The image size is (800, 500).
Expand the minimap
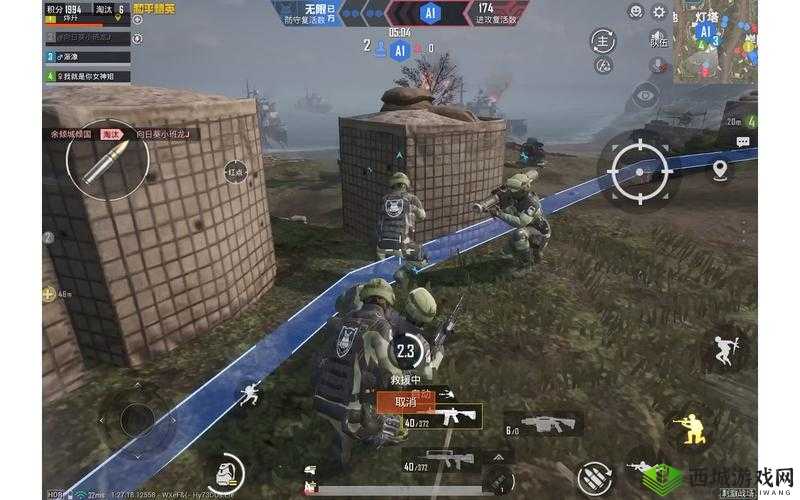[714, 40]
